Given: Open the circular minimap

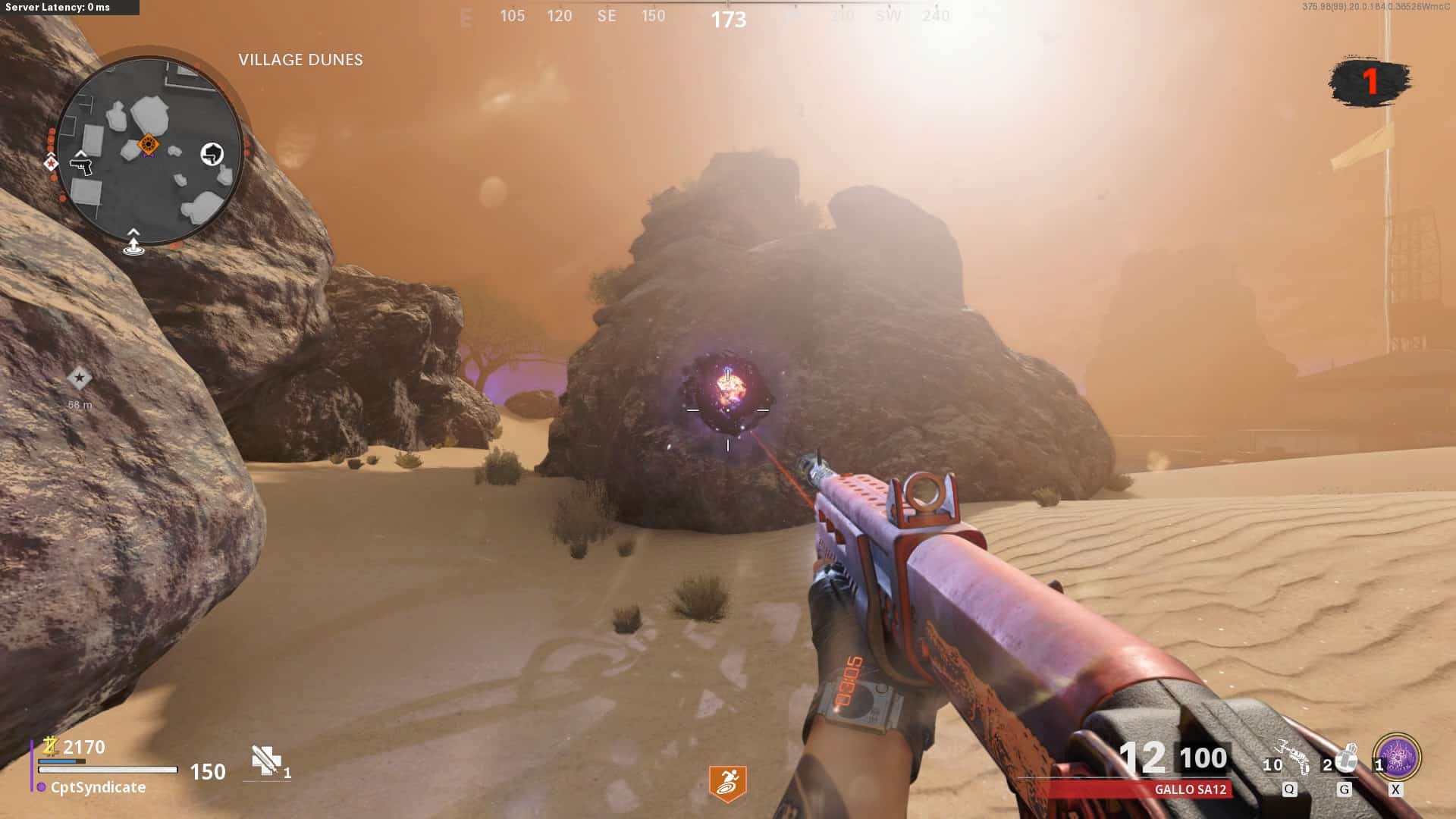Looking at the screenshot, I should tap(149, 152).
